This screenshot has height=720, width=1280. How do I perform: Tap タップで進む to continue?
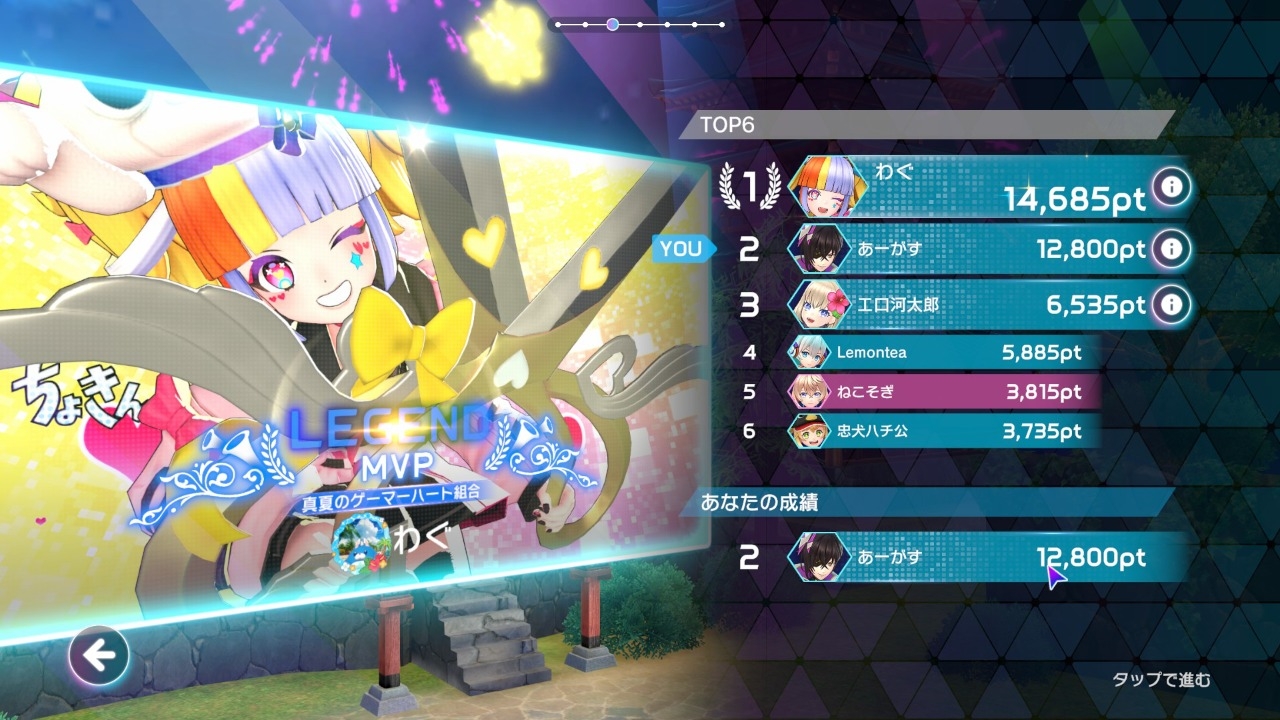1161,680
